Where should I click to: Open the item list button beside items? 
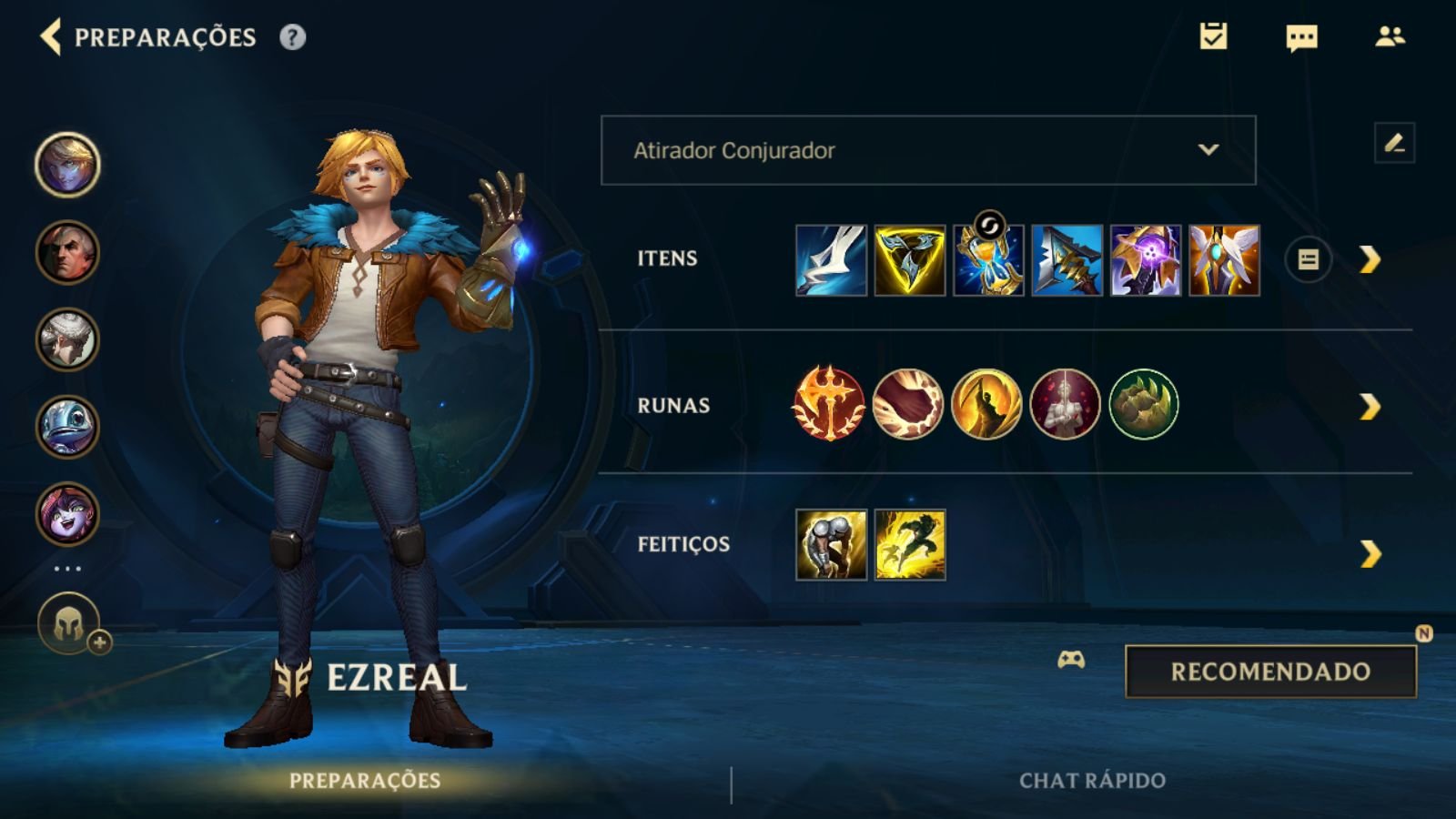coord(1308,260)
